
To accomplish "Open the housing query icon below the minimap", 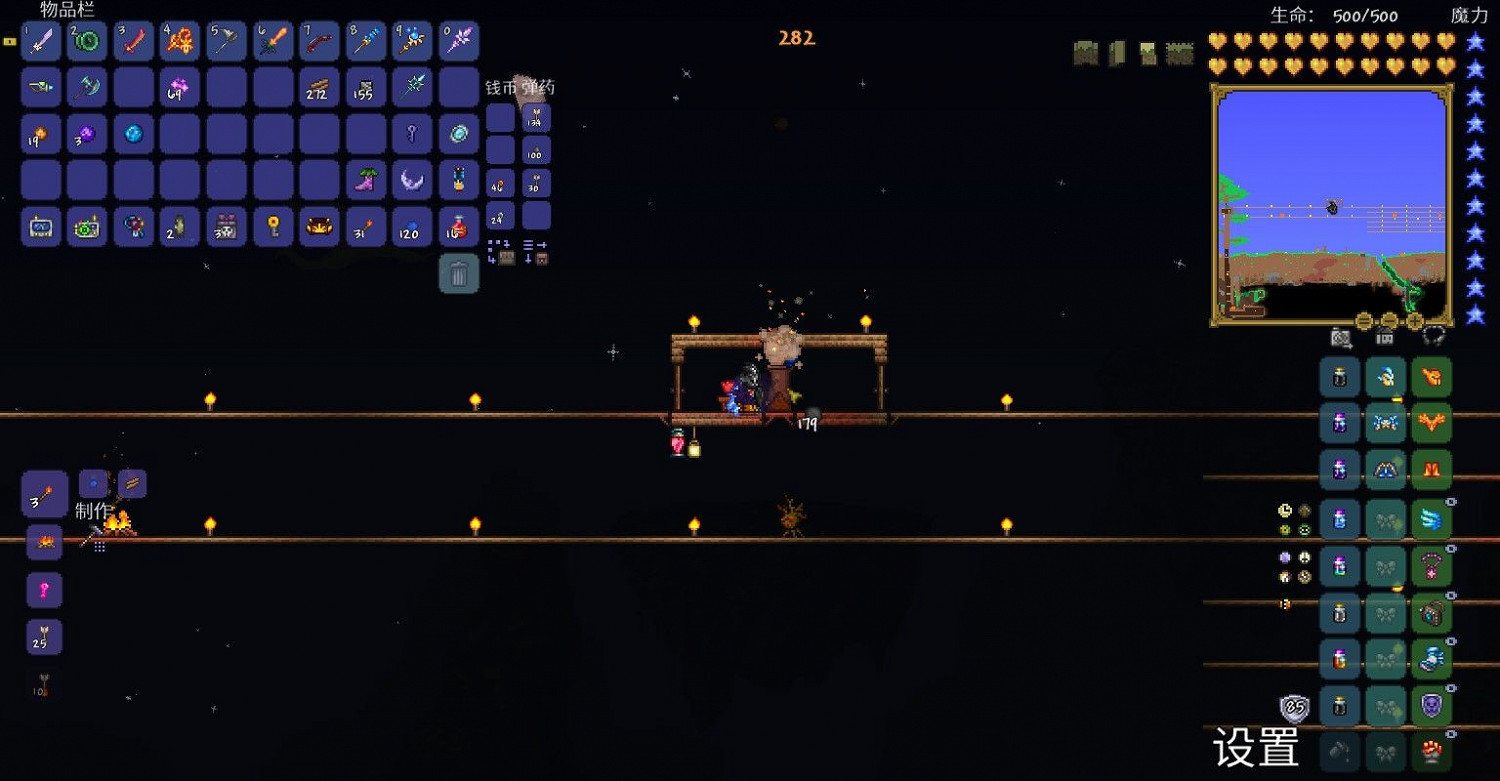I will tap(1384, 339).
